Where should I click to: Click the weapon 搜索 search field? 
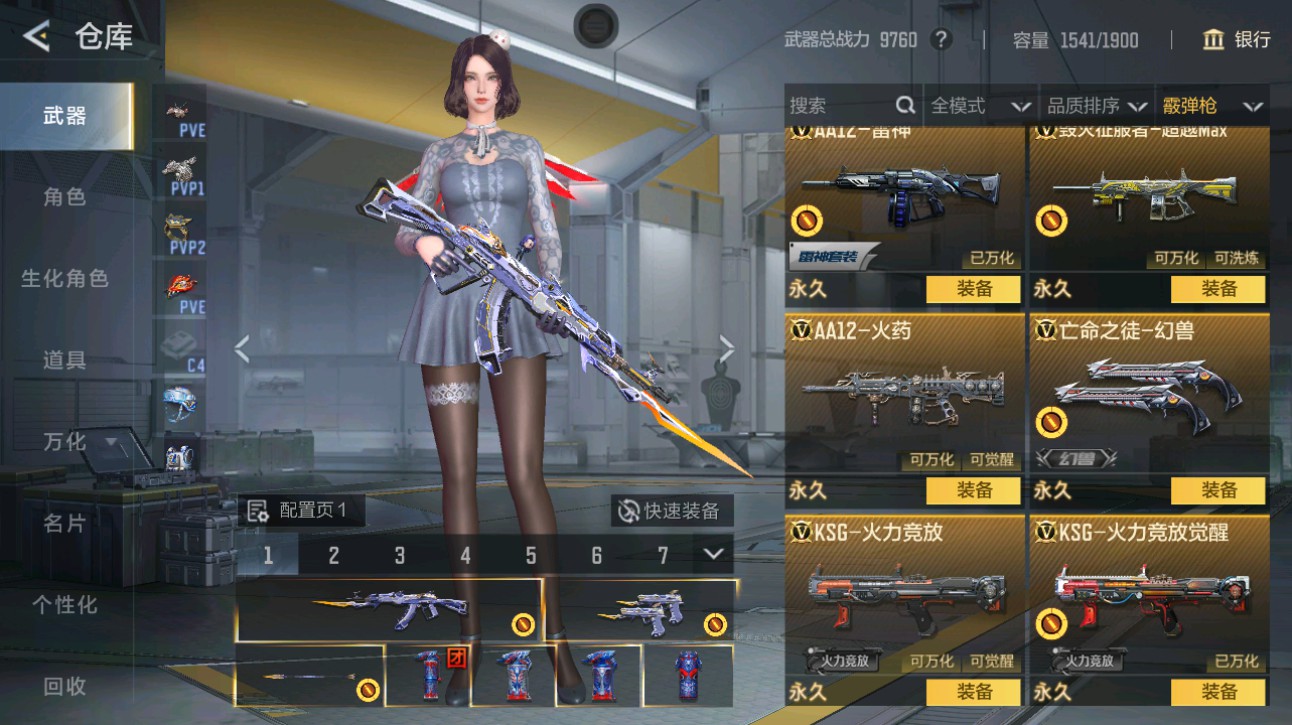click(842, 106)
